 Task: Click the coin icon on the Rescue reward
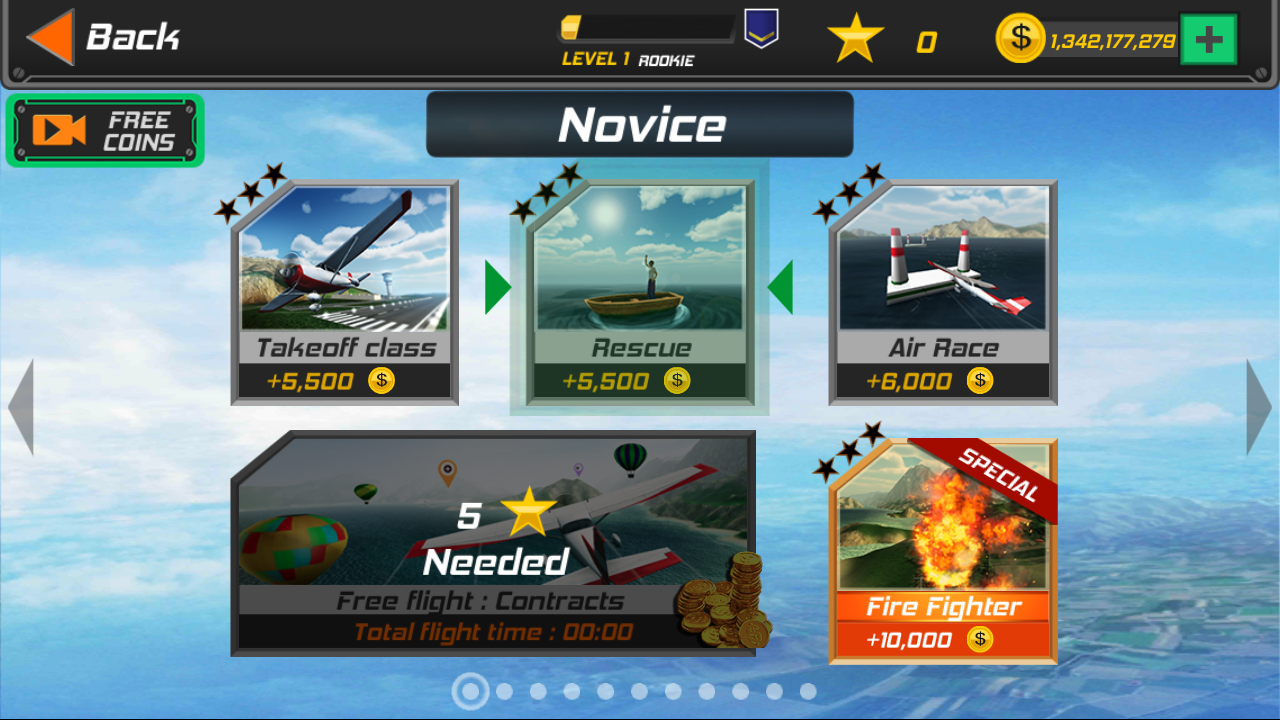[679, 380]
